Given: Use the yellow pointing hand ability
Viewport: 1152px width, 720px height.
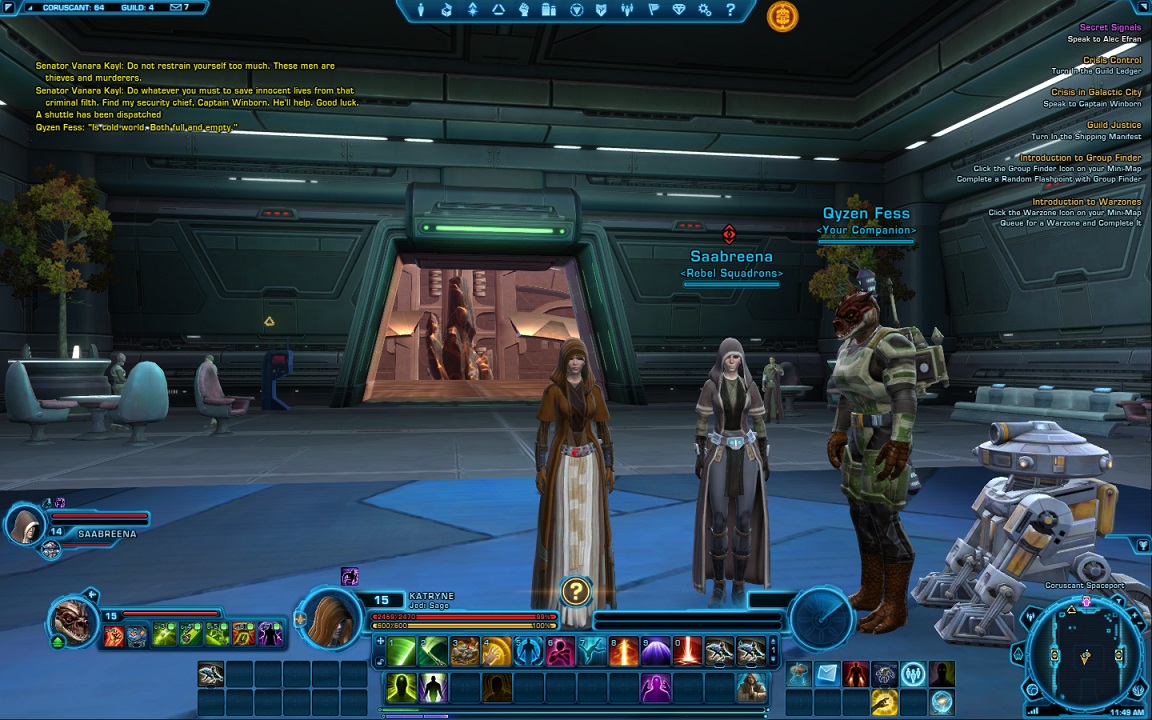Looking at the screenshot, I should pos(883,702).
